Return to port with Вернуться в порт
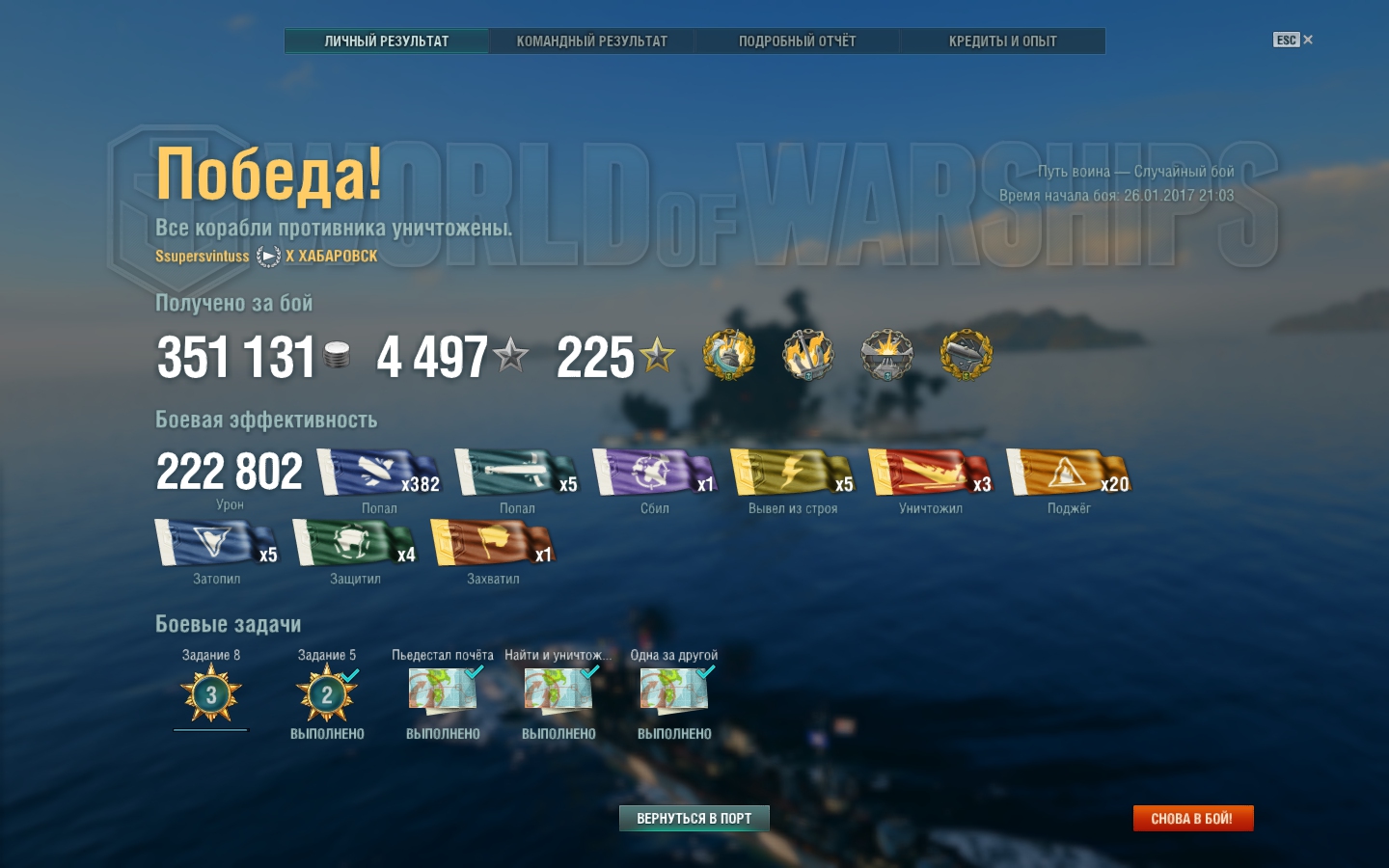 pos(694,818)
